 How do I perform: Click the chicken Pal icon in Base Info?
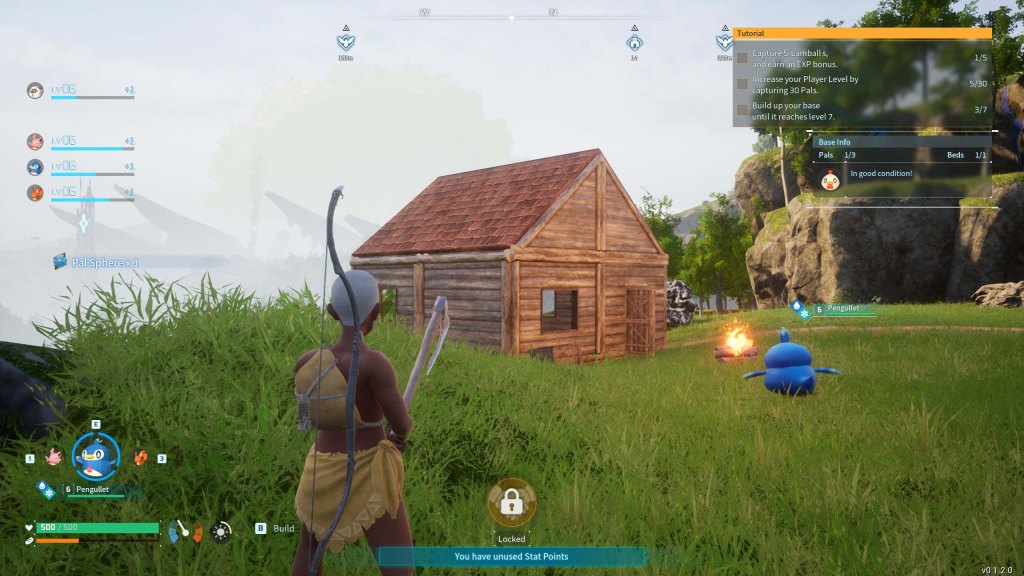[829, 179]
